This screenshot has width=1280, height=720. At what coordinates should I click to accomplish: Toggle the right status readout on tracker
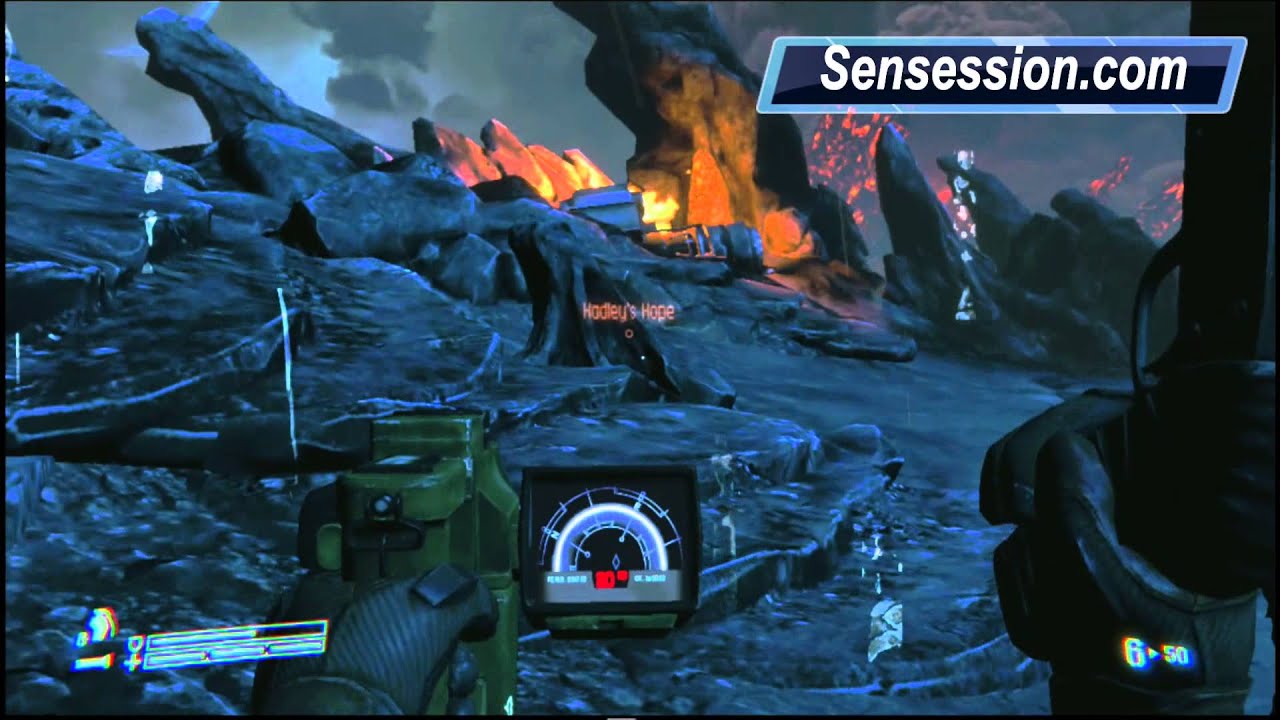652,577
